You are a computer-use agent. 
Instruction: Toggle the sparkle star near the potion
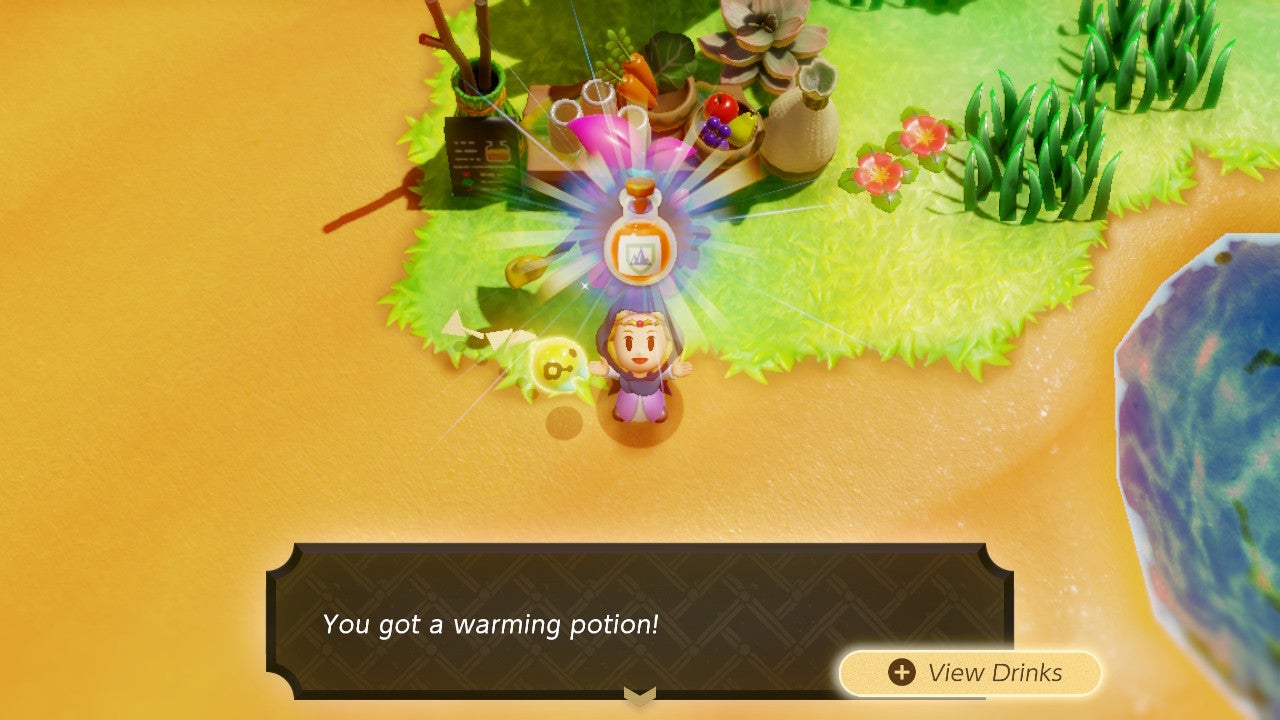point(583,287)
